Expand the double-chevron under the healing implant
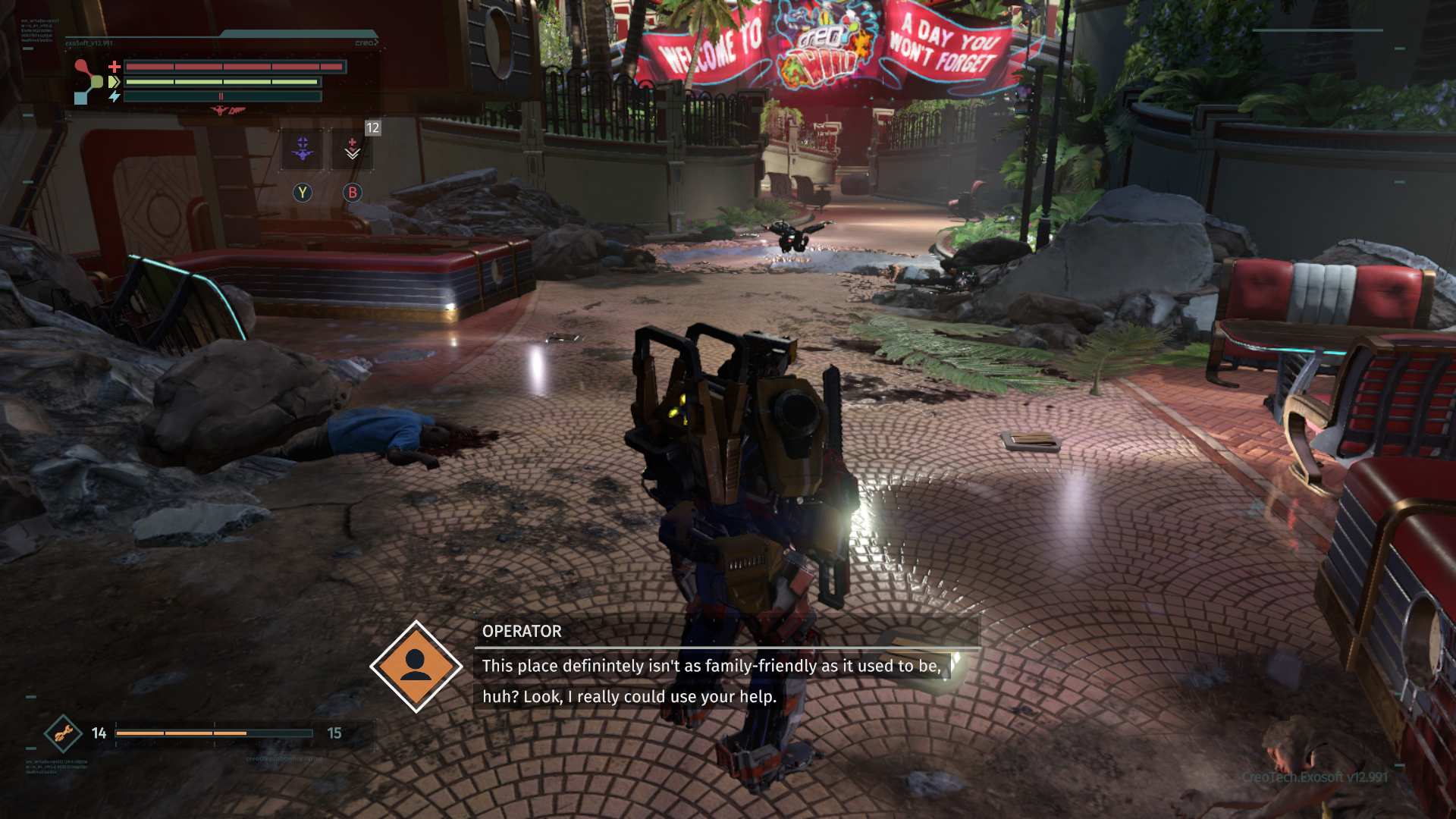 point(353,154)
